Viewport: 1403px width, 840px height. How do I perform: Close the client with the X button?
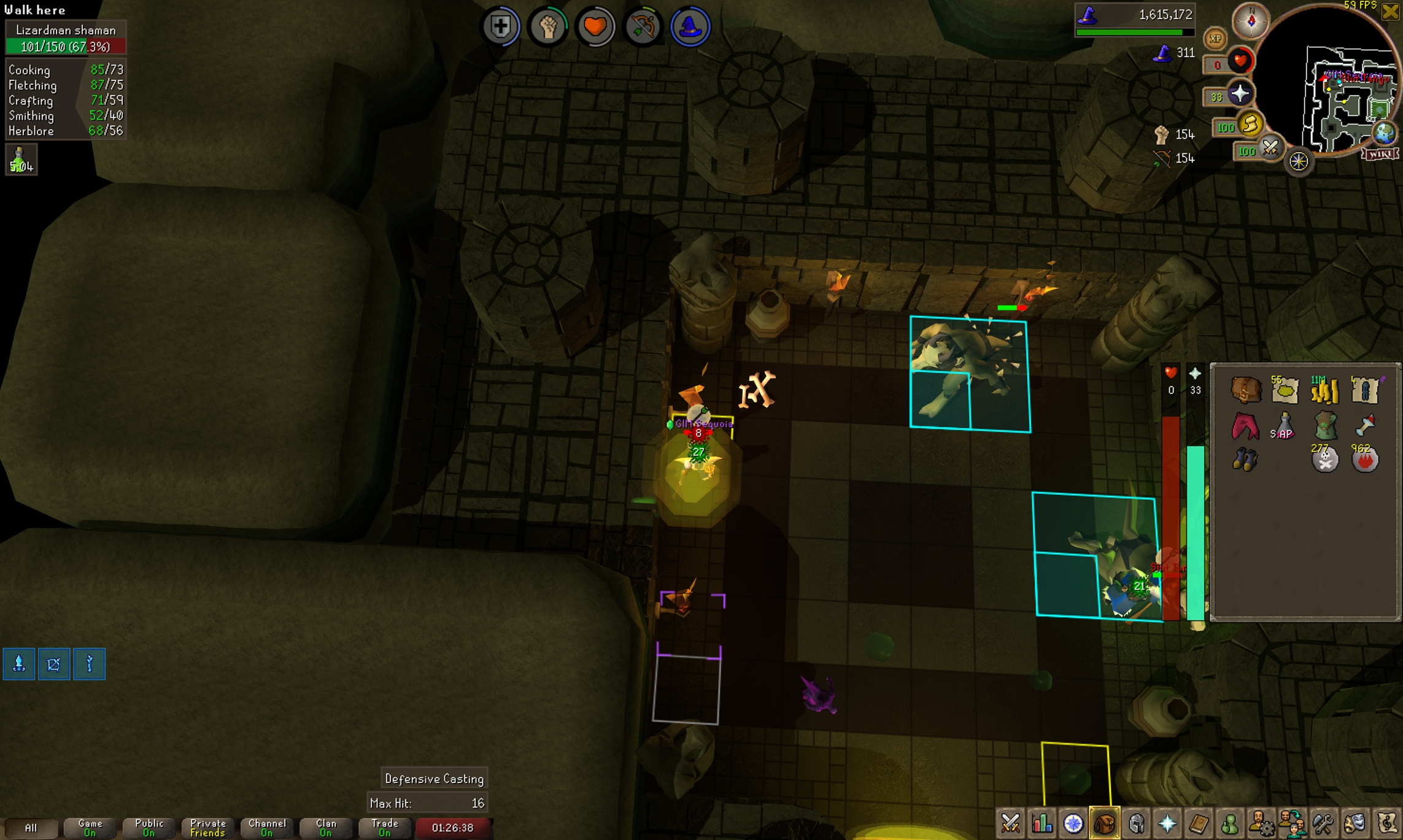point(1390,12)
